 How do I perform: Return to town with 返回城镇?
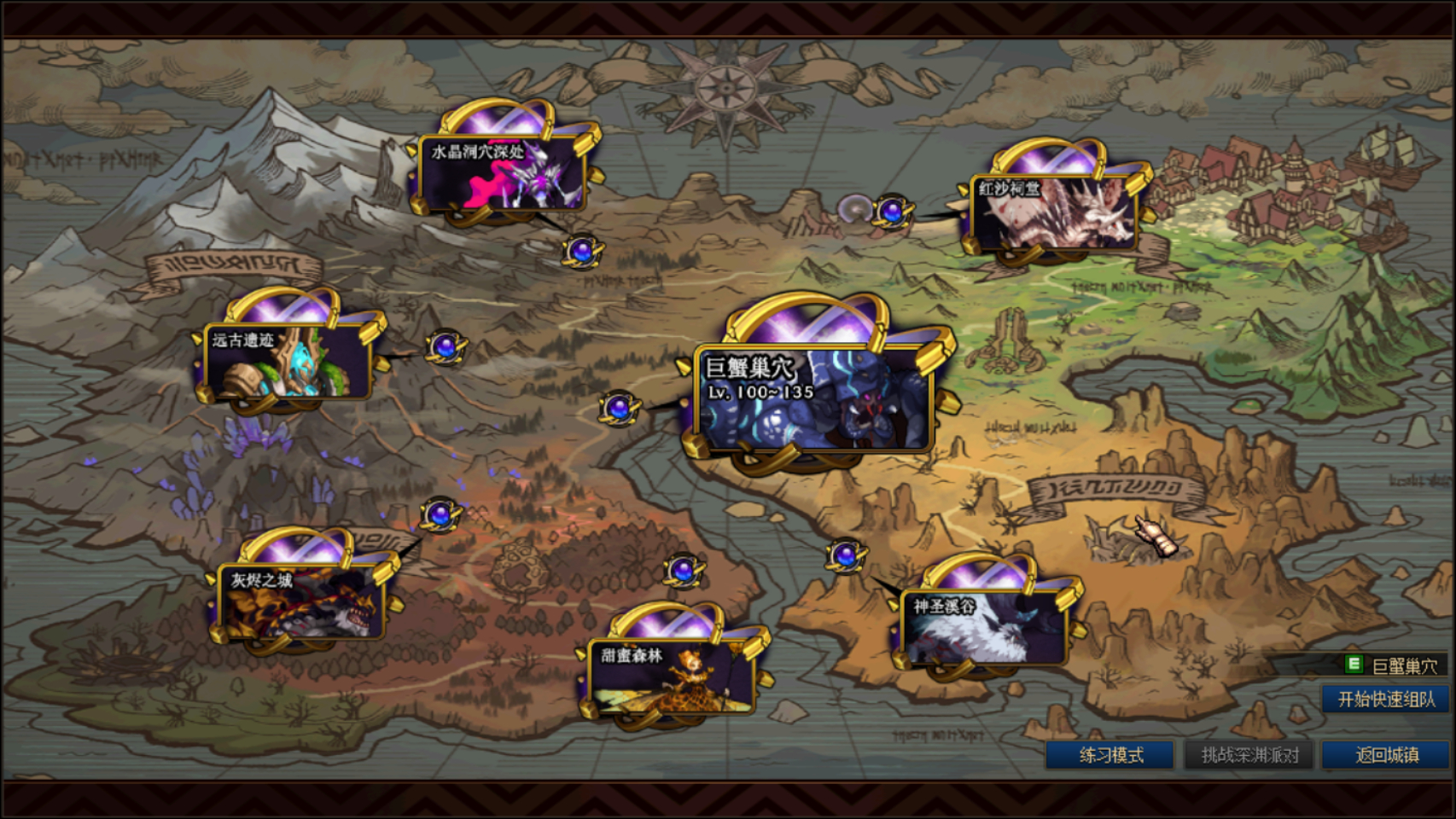[x=1387, y=755]
